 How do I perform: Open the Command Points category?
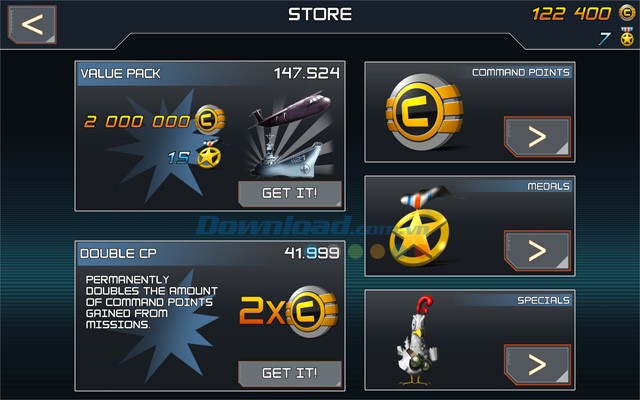[x=537, y=137]
